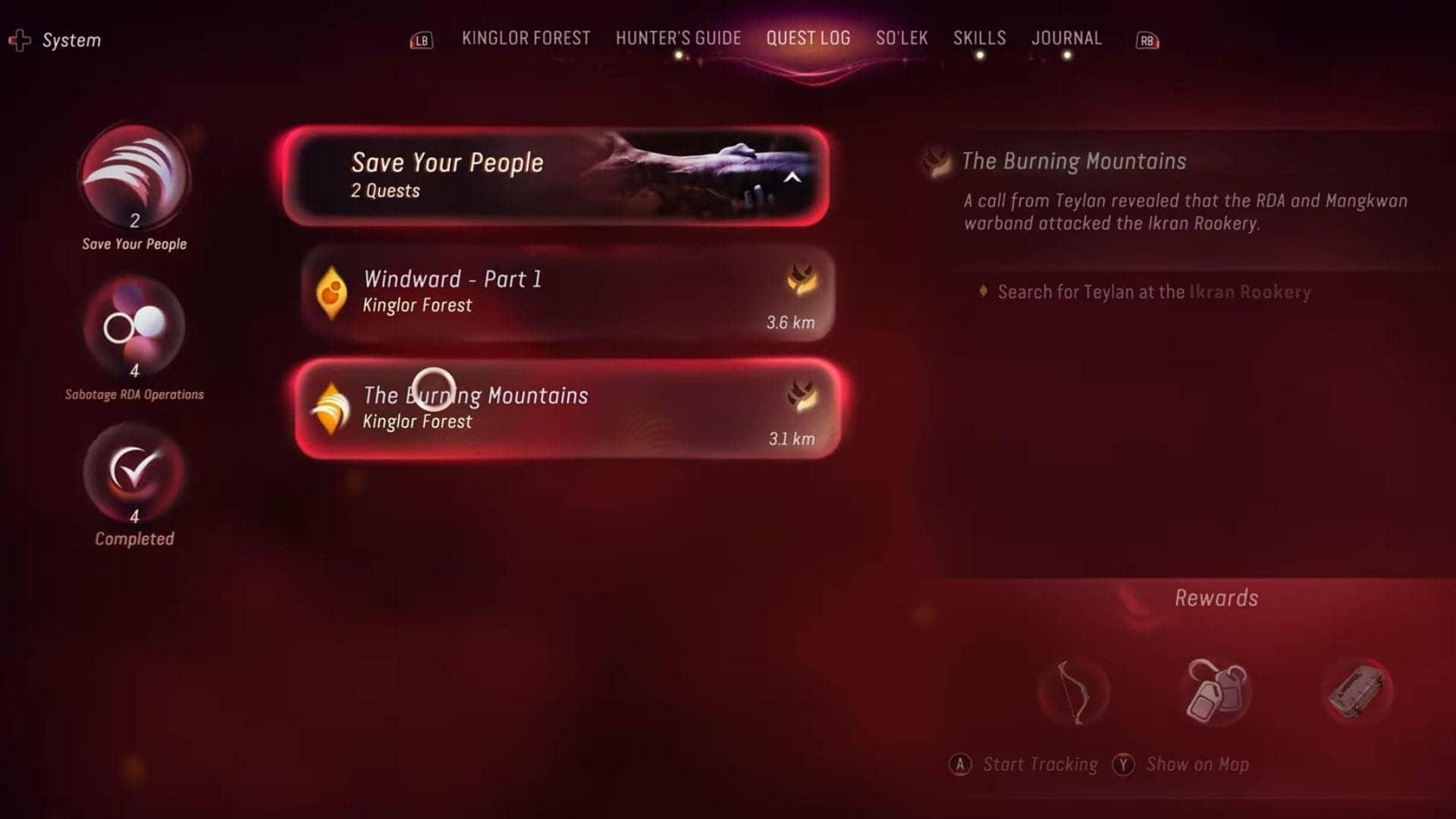Collapse the Save Your People quest group
This screenshot has width=1456, height=819.
pyautogui.click(x=793, y=178)
